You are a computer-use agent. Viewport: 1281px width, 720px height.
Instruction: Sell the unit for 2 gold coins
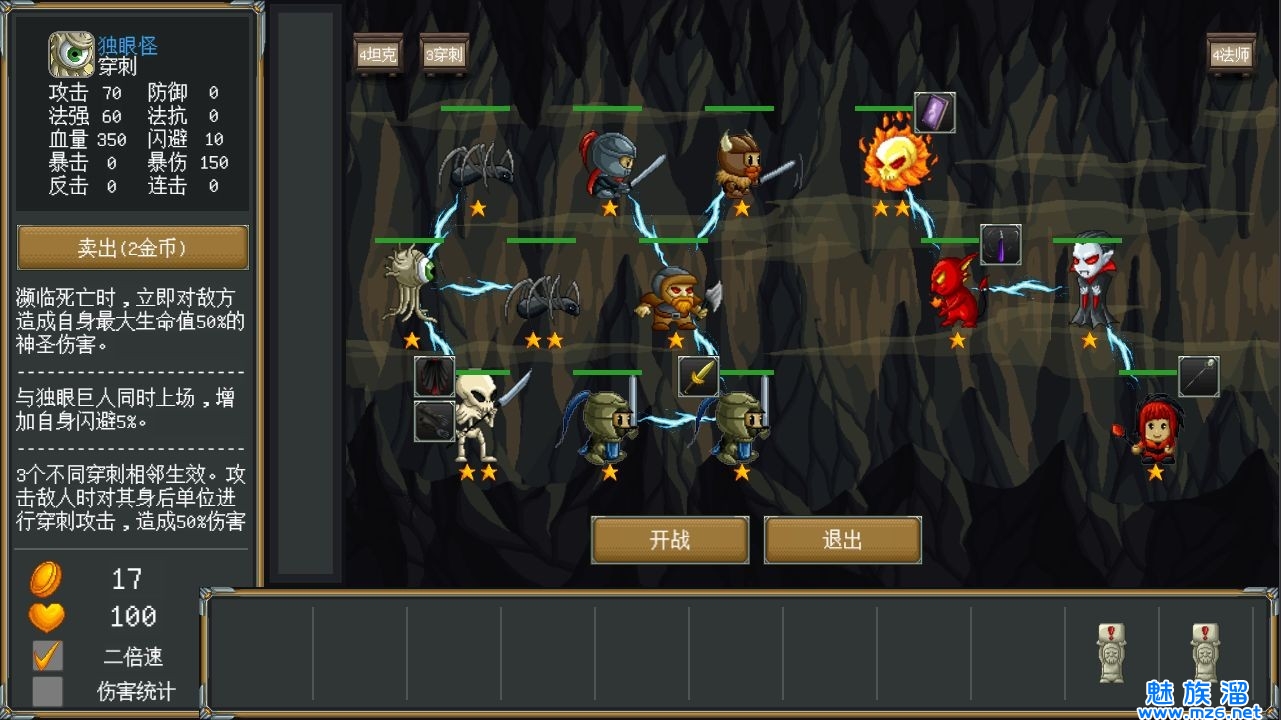click(133, 248)
